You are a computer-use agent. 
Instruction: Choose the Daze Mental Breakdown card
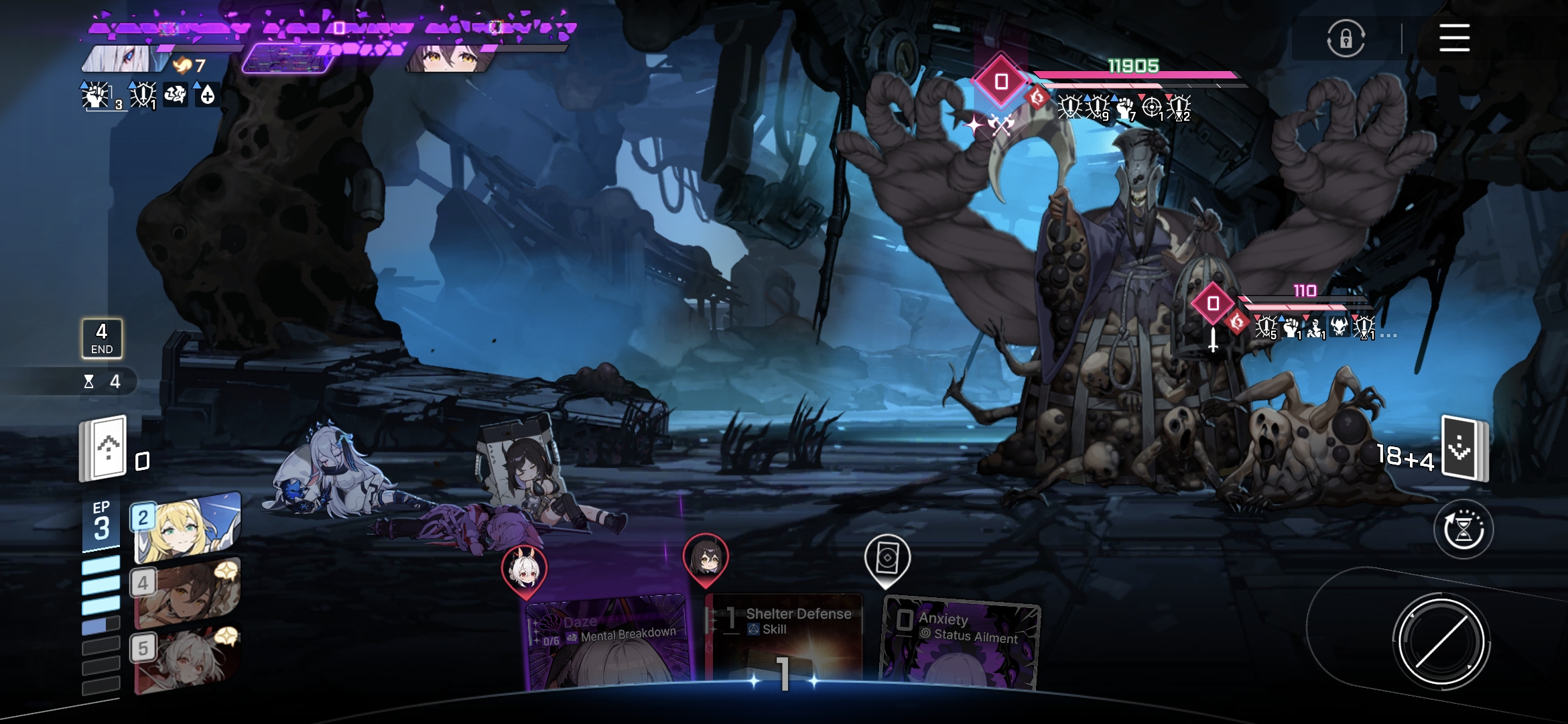point(608,640)
